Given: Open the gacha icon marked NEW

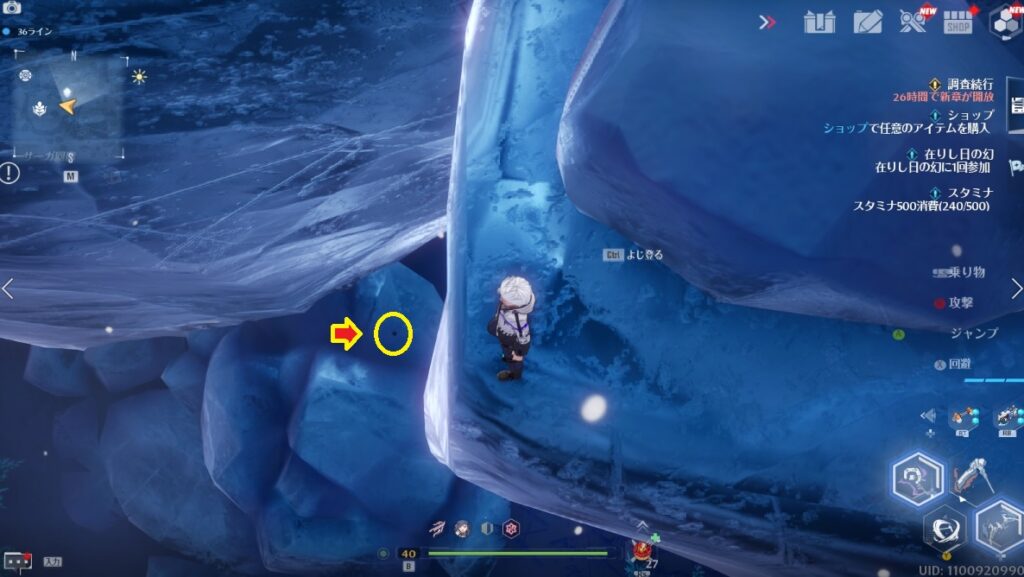Looking at the screenshot, I should (x=912, y=22).
